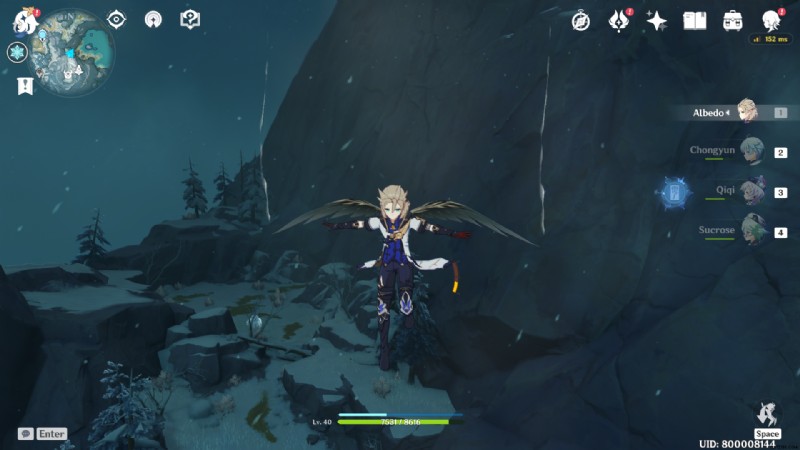This screenshot has height=450, width=800.
Task: Click the snowflake sheer cold indicator
Action: coord(17,53)
